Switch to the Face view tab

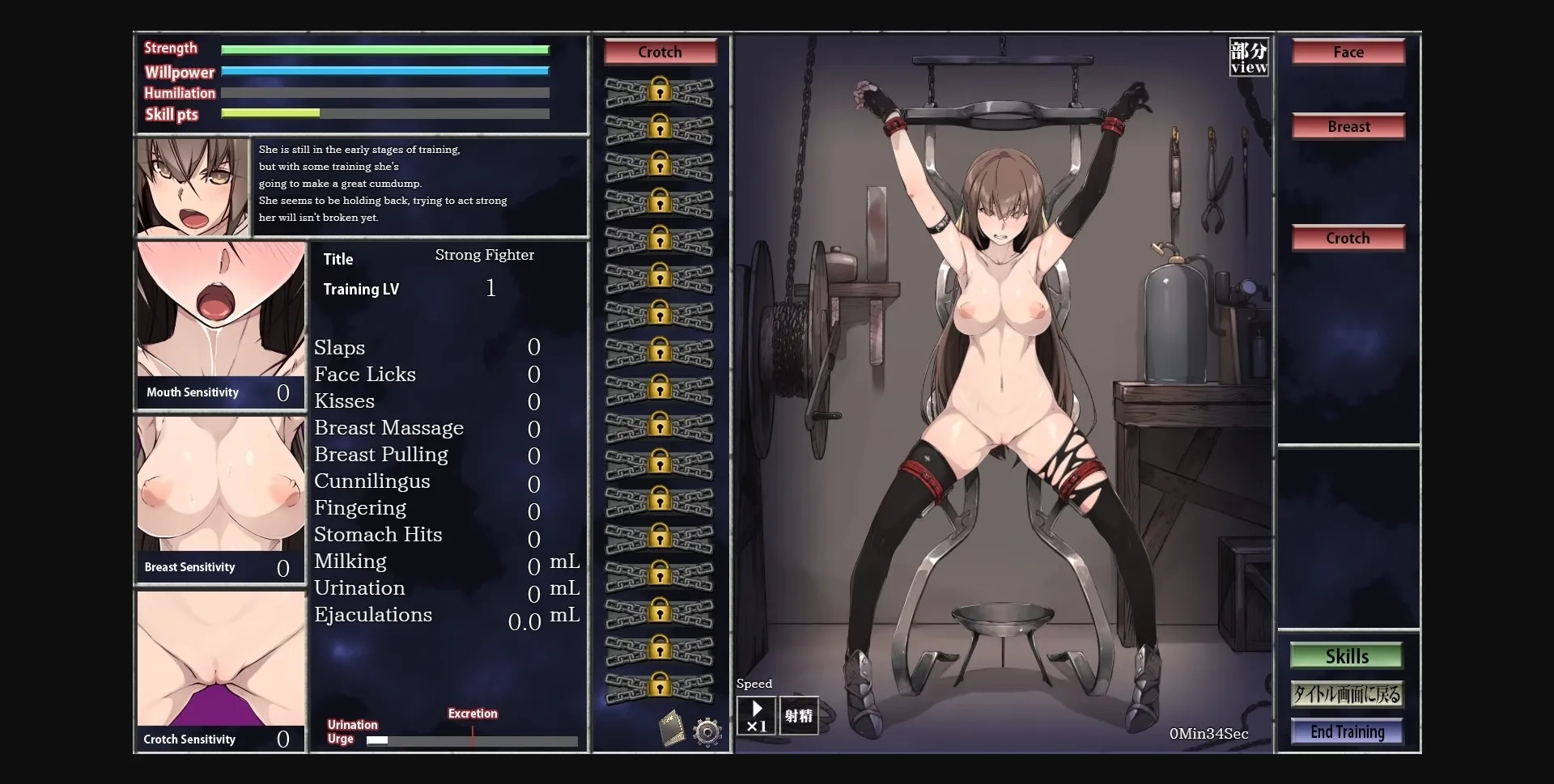(x=1348, y=51)
